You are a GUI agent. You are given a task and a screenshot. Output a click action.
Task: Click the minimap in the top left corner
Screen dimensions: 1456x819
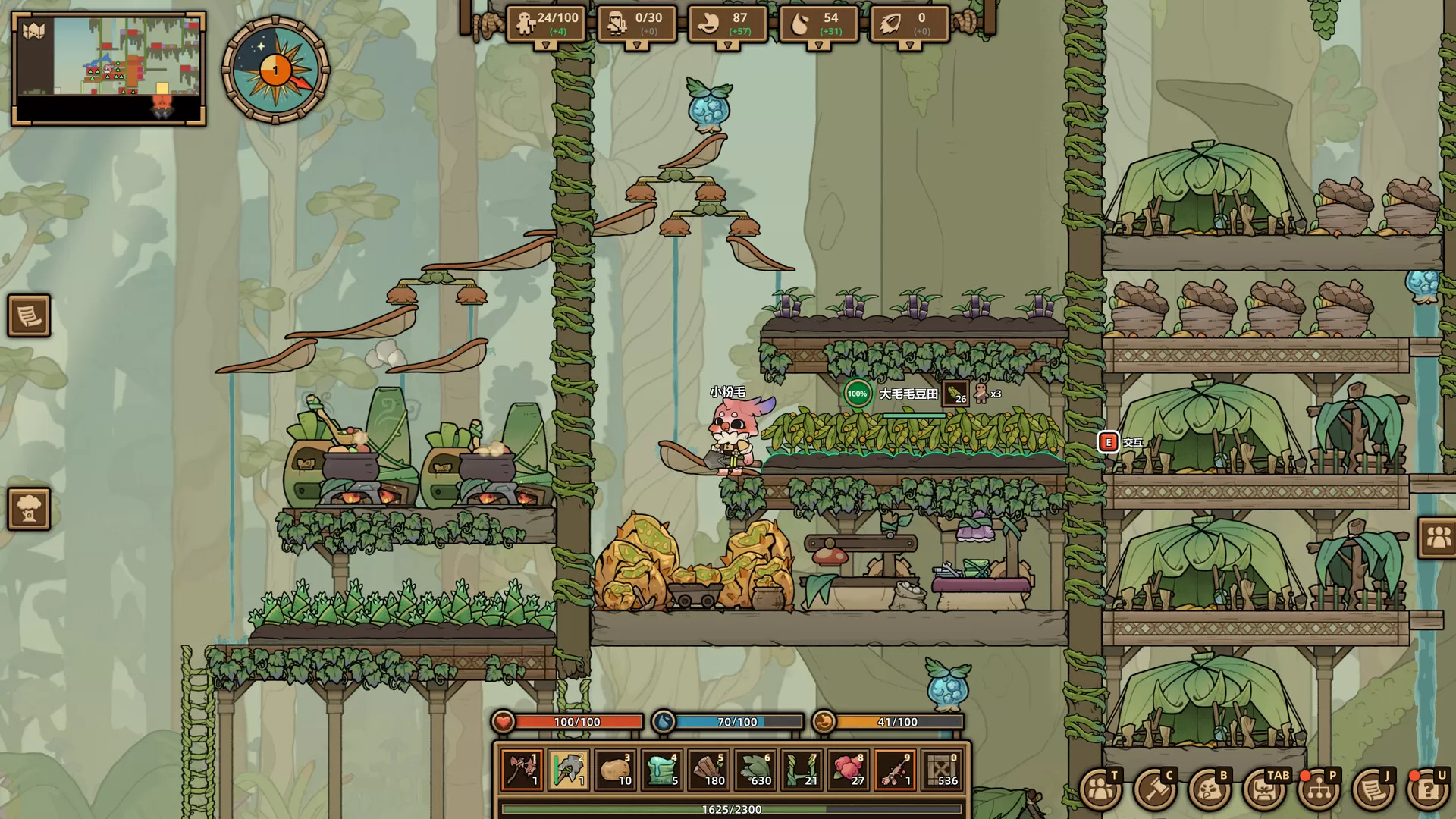110,70
